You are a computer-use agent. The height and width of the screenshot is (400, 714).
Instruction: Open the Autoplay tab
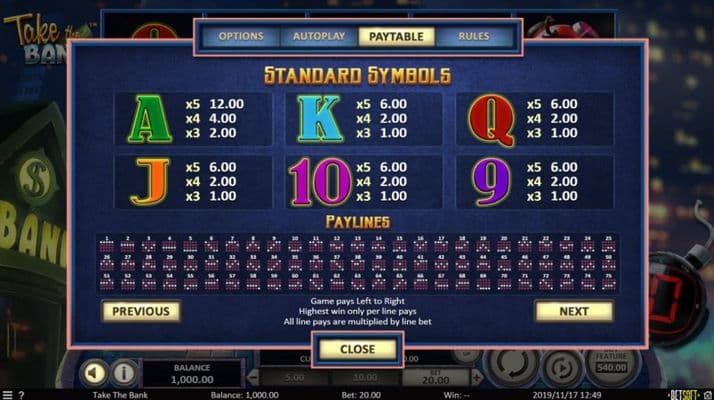(x=319, y=37)
